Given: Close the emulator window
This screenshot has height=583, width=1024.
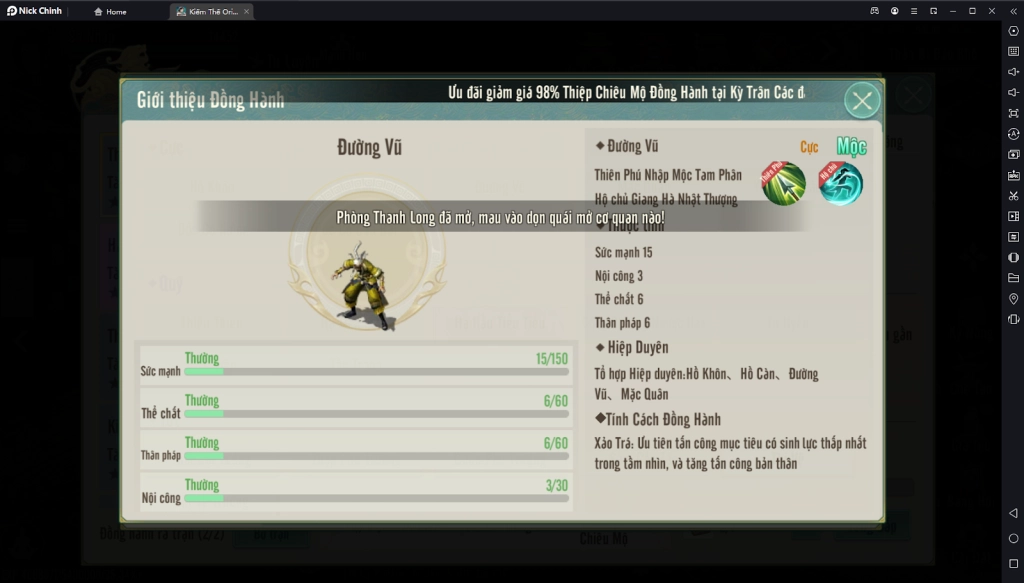Looking at the screenshot, I should (990, 11).
